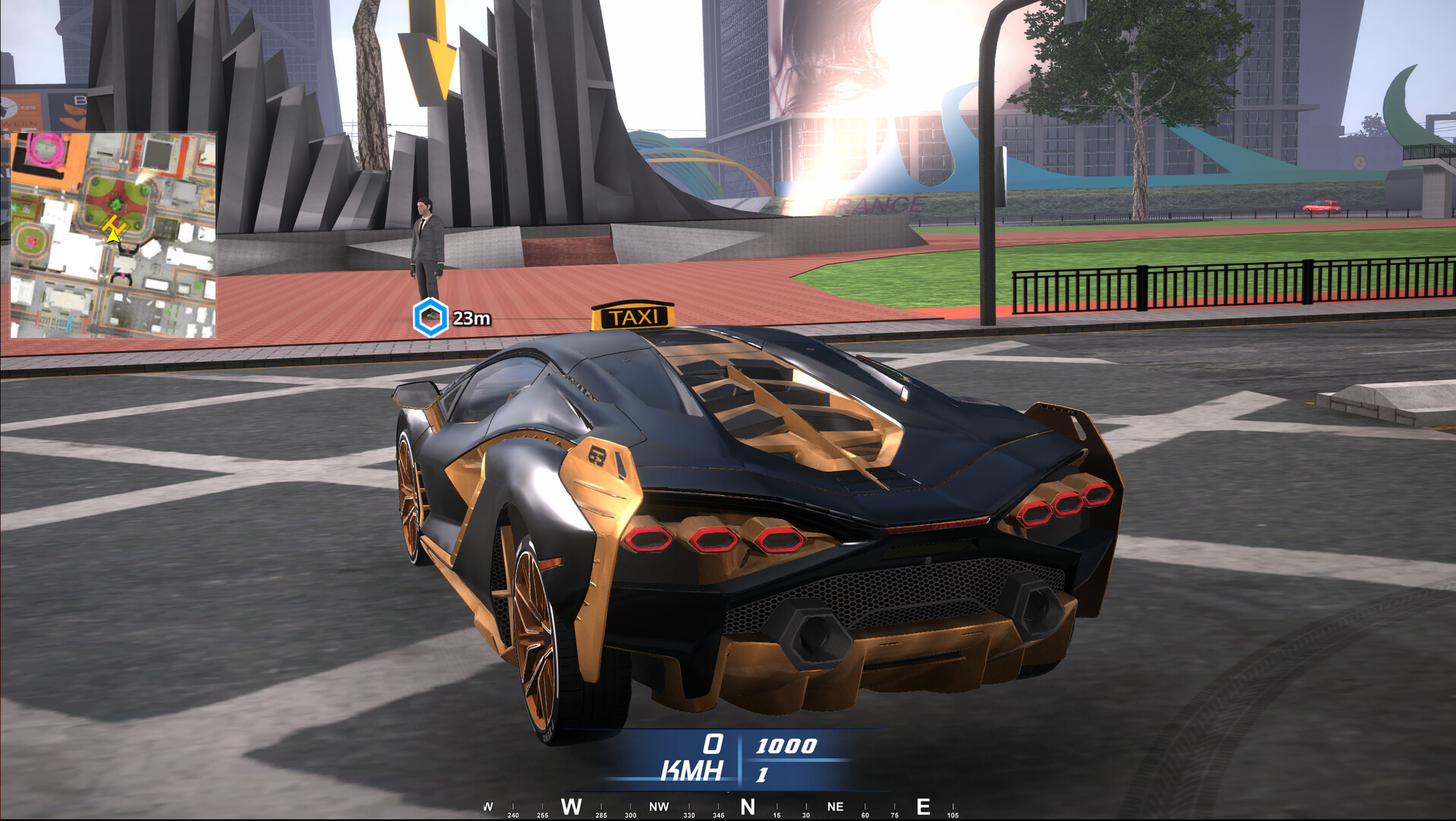Click the yellow taxi-stand icon on the minimap
The height and width of the screenshot is (821, 1456).
click(x=114, y=223)
